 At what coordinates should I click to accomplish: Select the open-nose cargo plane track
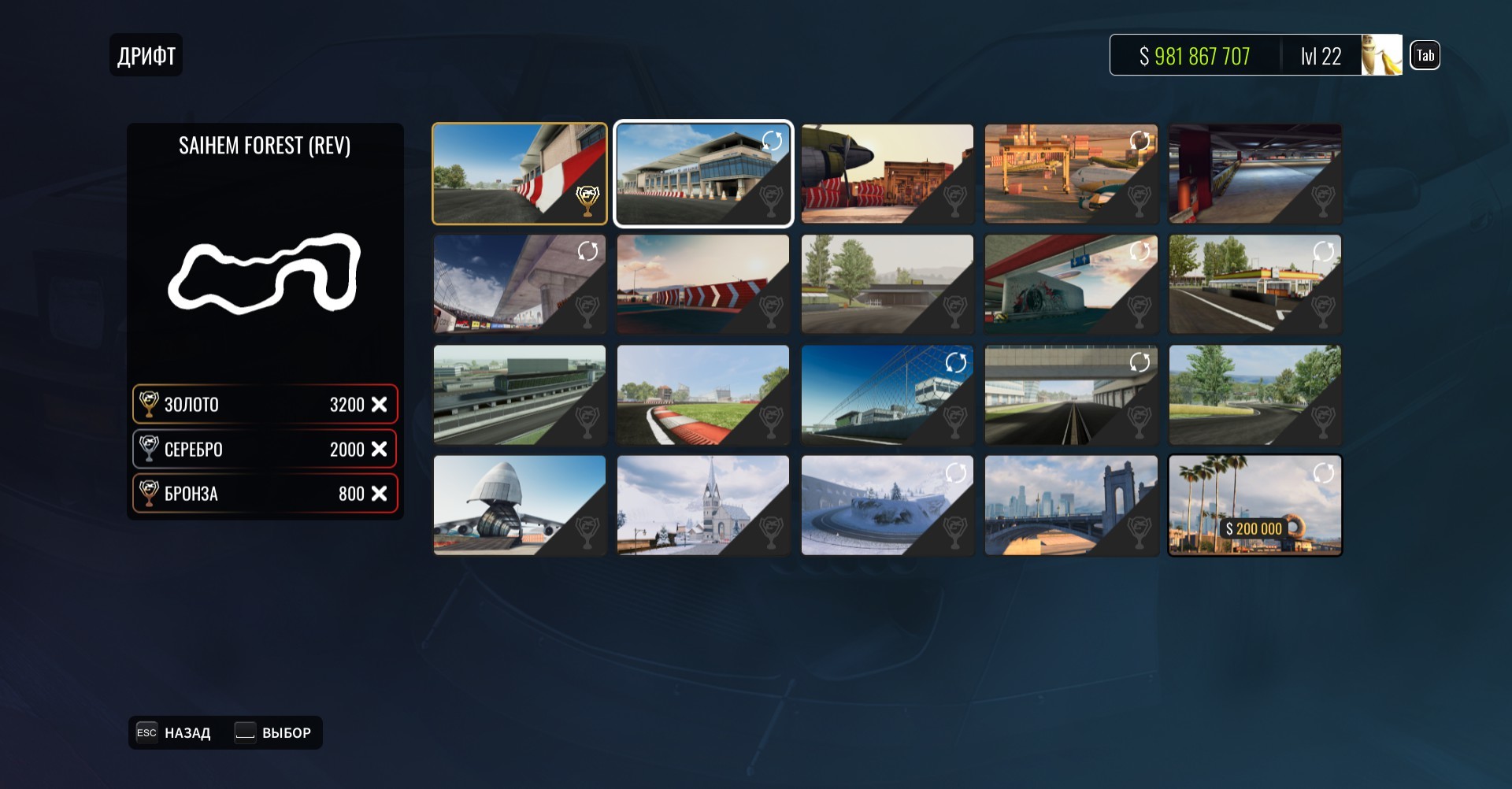[519, 505]
